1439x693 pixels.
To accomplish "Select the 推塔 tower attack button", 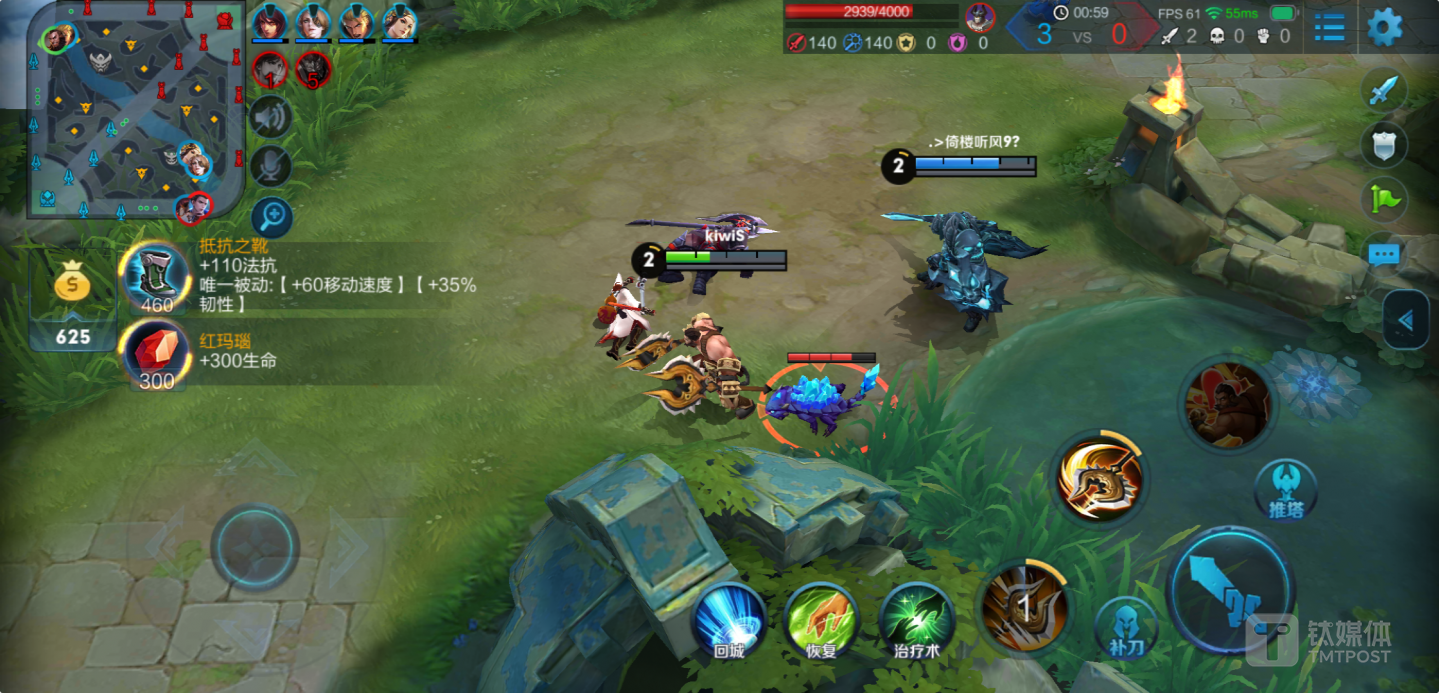I will tap(1285, 489).
